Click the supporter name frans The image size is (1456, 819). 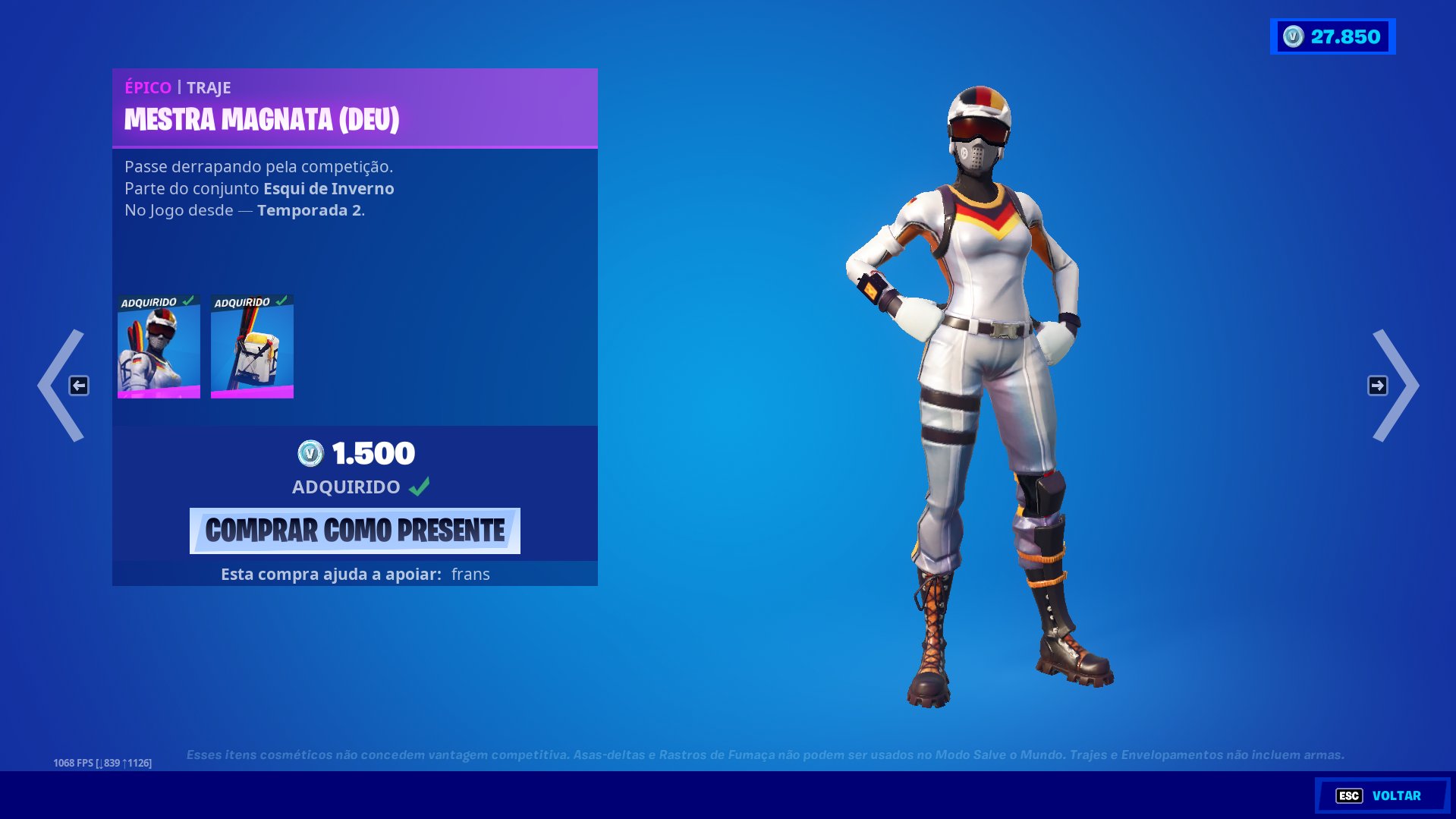[x=469, y=575]
